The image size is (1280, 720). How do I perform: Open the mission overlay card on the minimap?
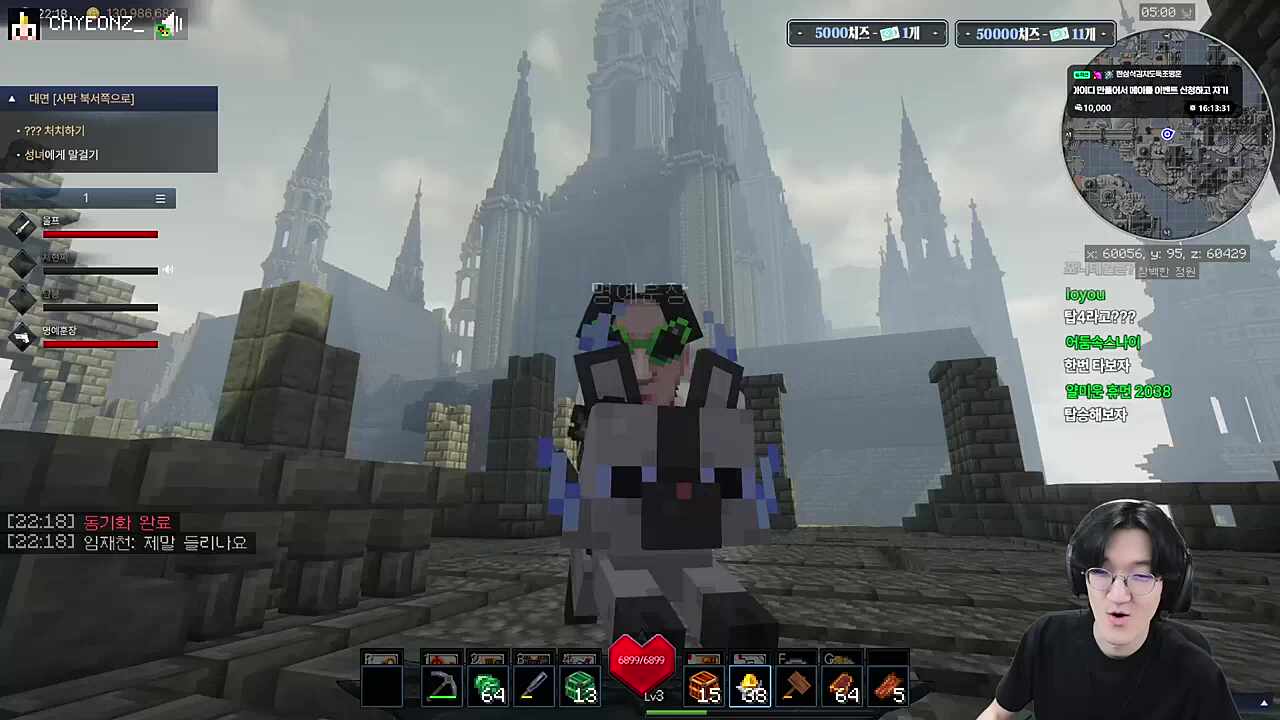(x=1154, y=91)
